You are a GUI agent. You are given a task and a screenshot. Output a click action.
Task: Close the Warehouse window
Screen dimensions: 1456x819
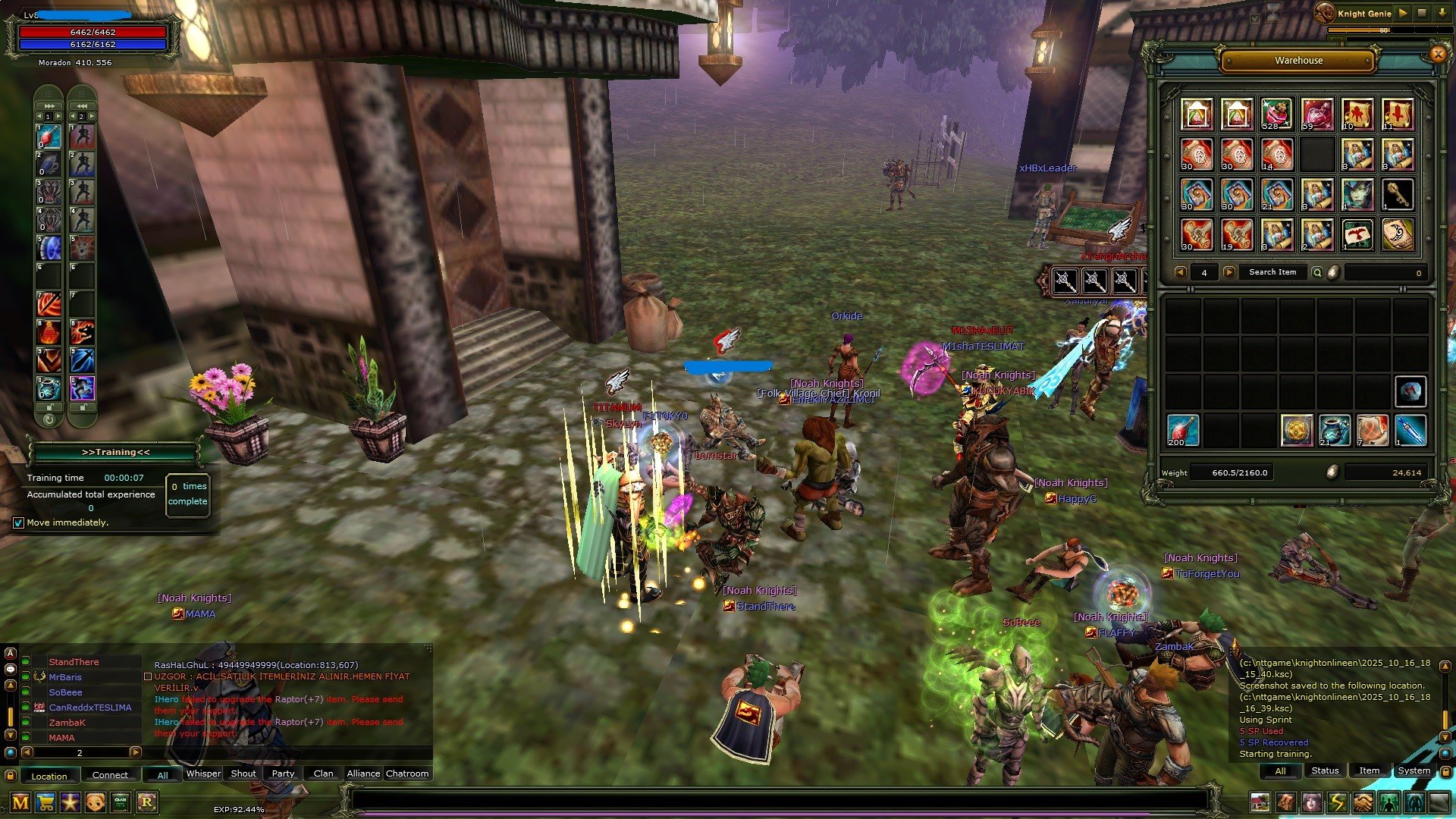pyautogui.click(x=1437, y=54)
